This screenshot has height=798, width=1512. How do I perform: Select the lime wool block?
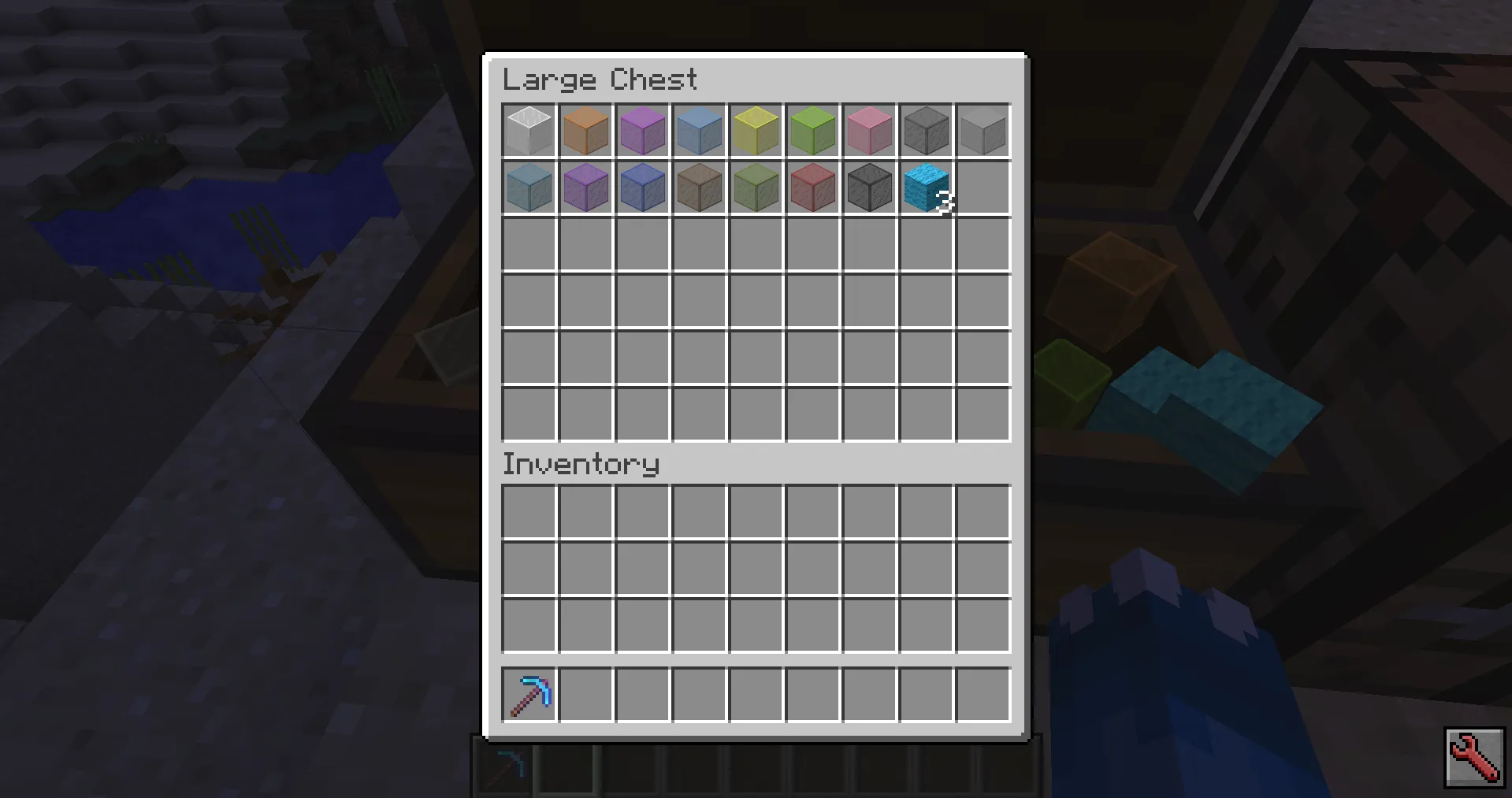[812, 131]
